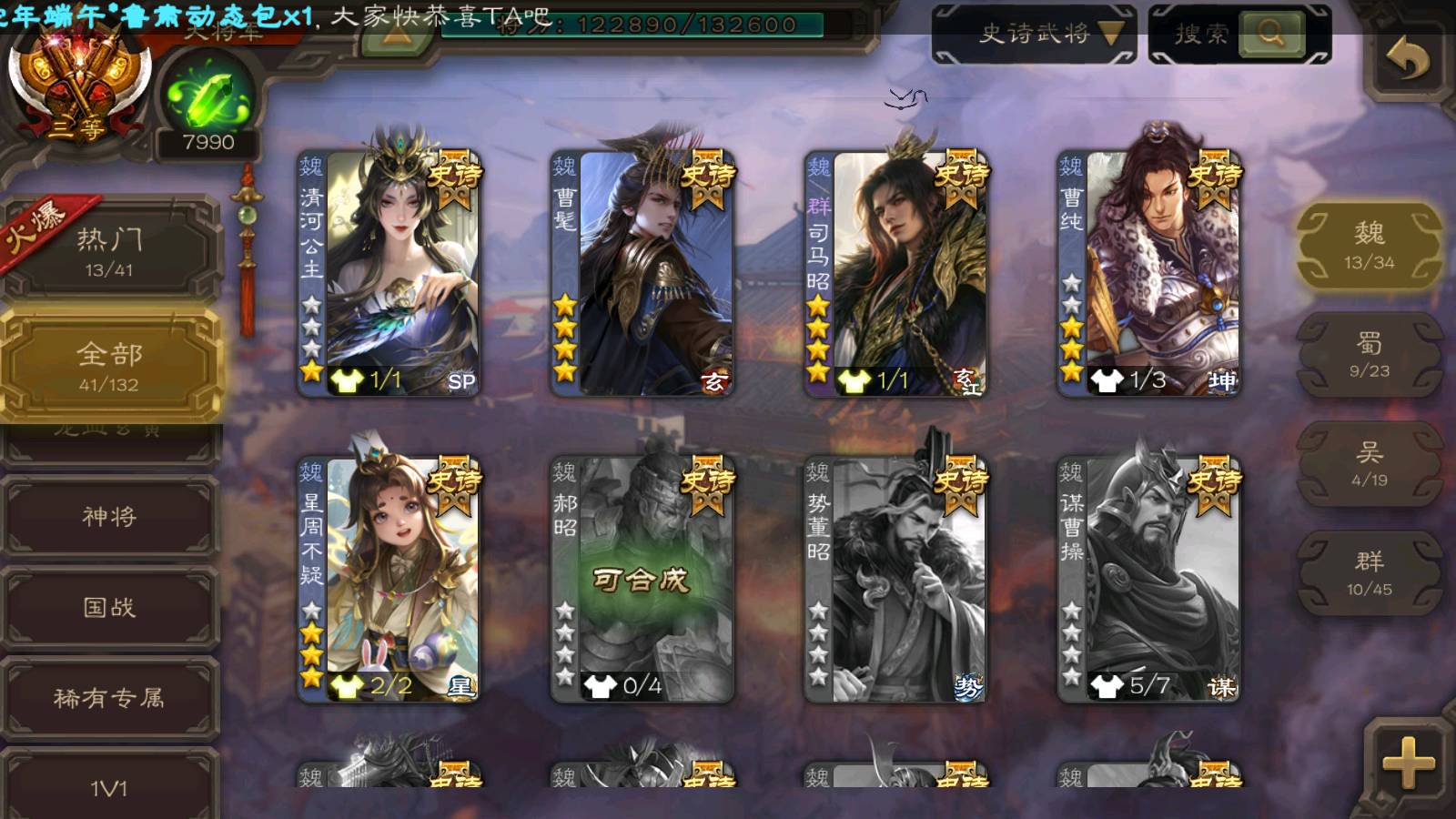1456x819 pixels.
Task: Select the 热门 category
Action: 109,251
